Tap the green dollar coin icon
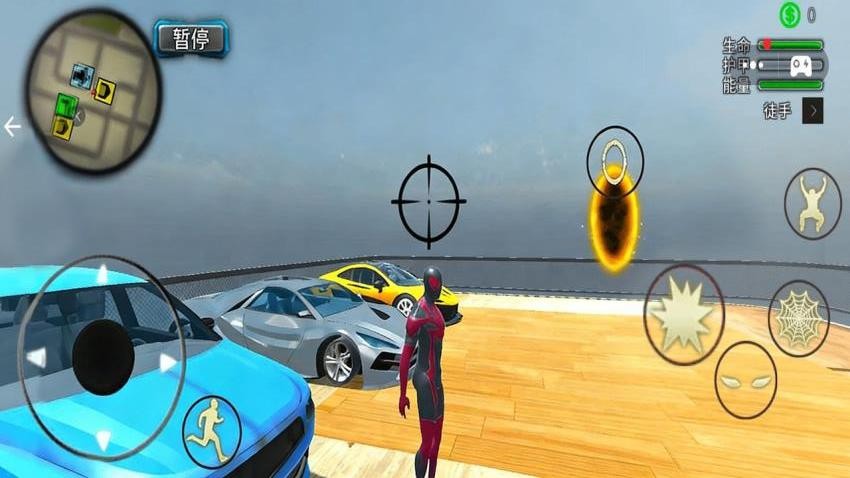850x478 pixels. (791, 15)
